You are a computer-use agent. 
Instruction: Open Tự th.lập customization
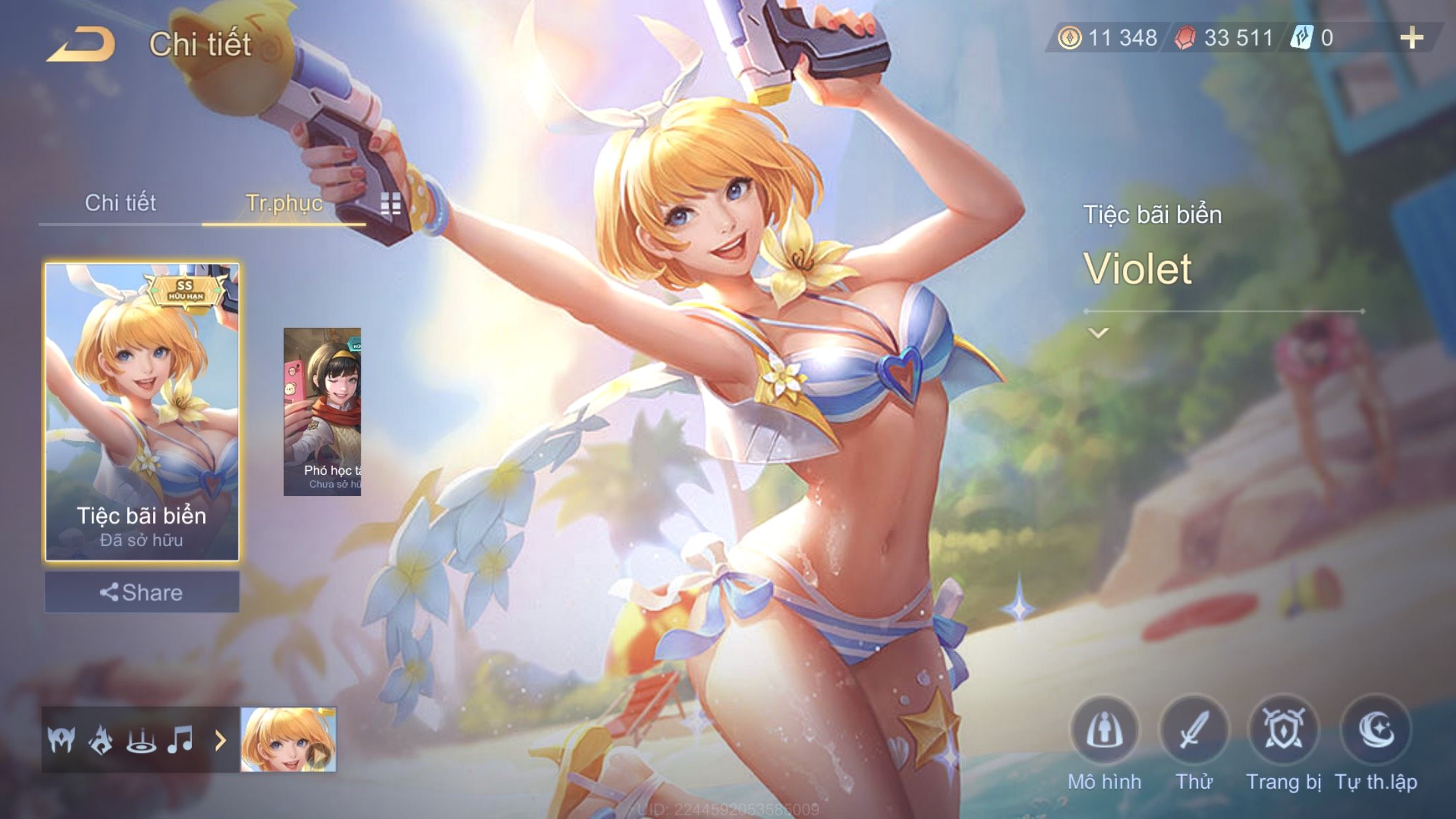click(1376, 731)
